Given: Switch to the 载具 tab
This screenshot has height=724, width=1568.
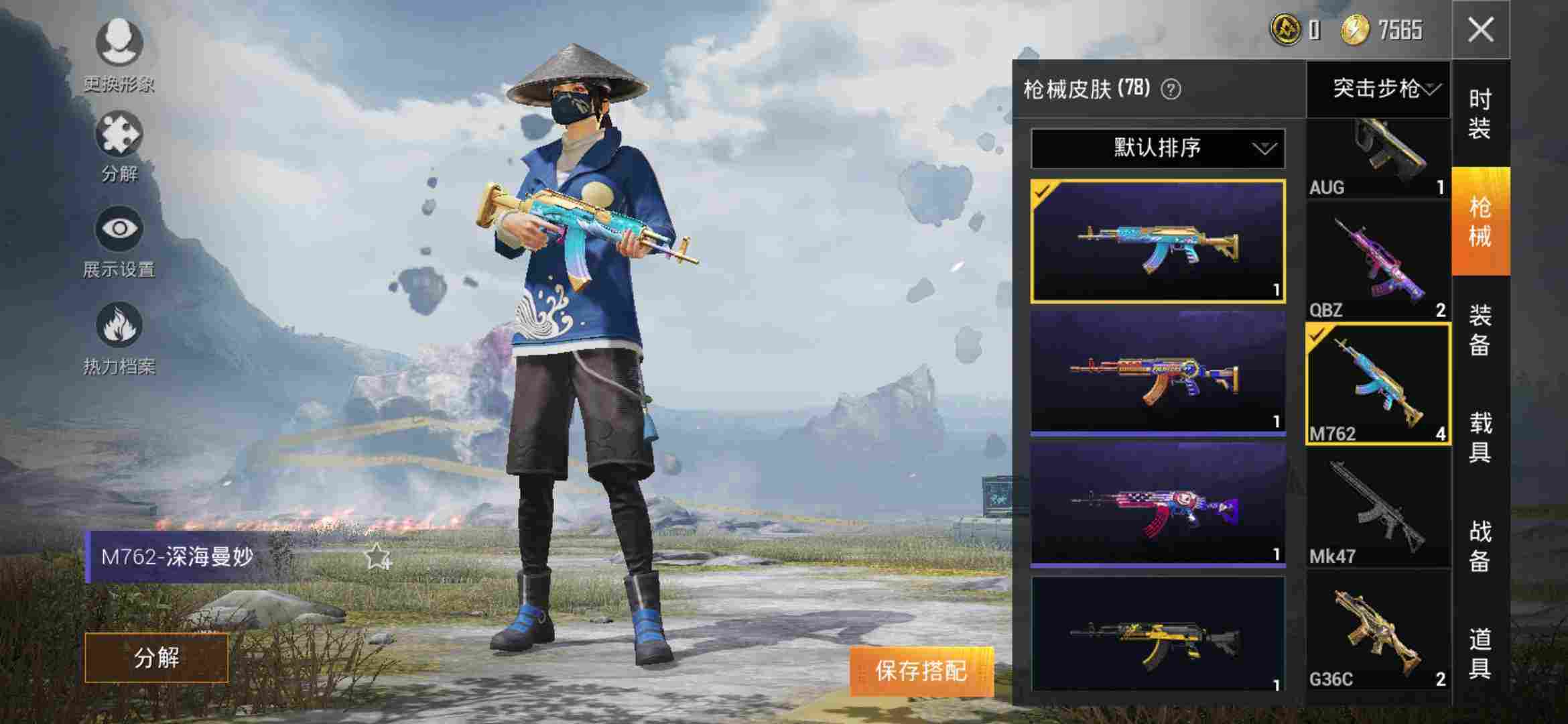Looking at the screenshot, I should 1480,438.
